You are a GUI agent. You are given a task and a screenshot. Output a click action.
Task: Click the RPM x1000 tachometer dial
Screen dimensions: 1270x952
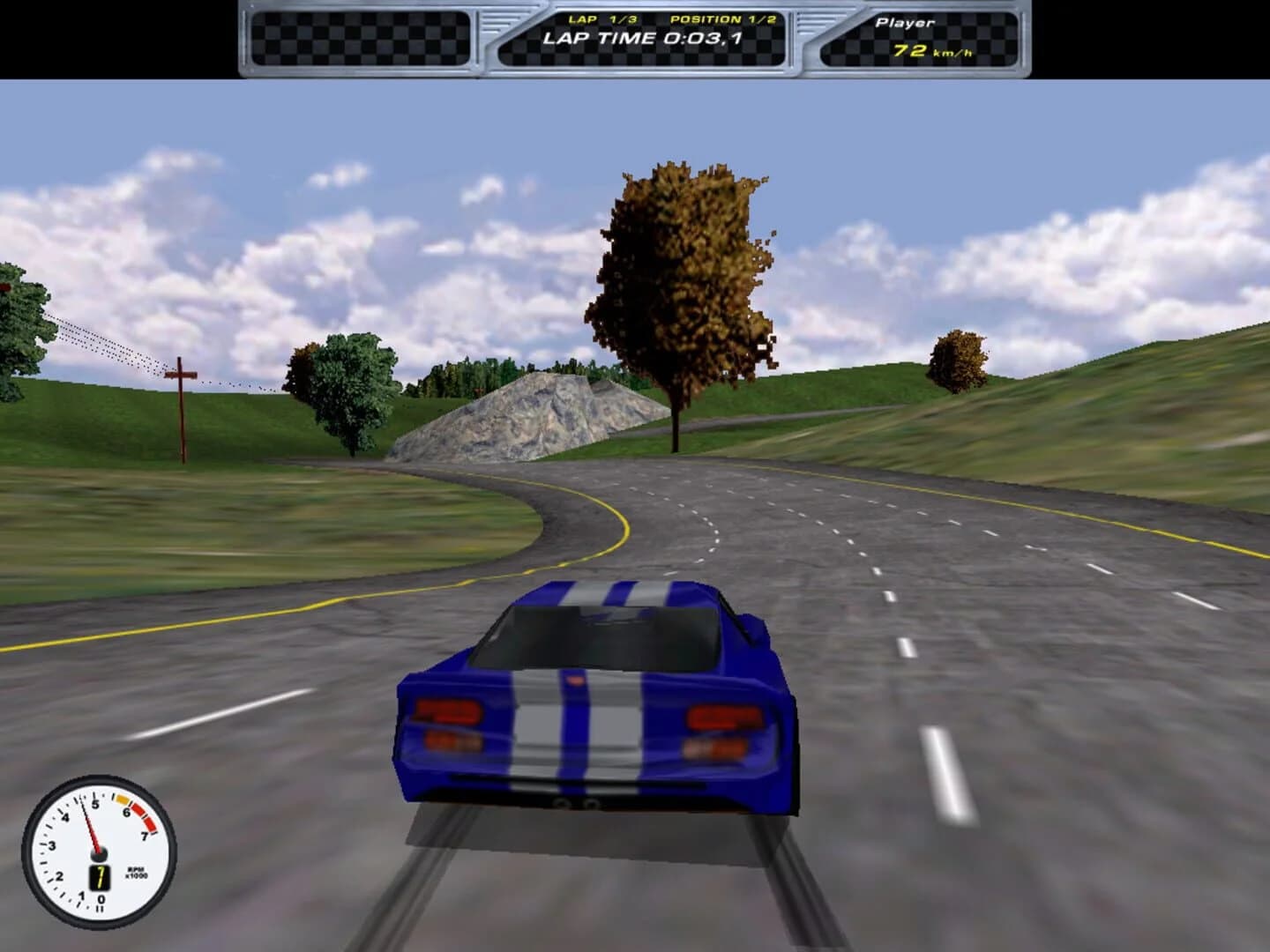(x=97, y=851)
